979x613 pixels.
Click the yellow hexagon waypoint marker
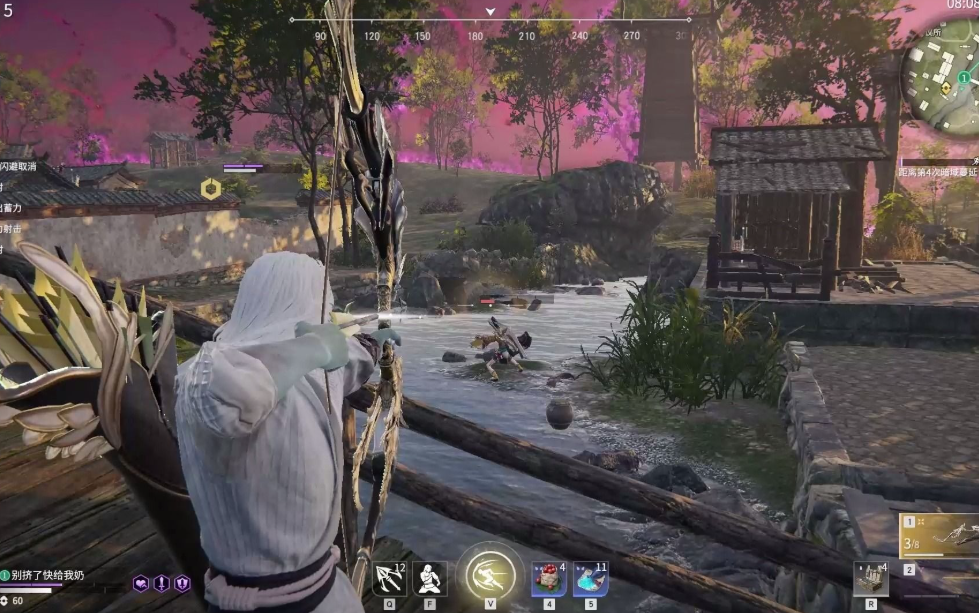210,188
